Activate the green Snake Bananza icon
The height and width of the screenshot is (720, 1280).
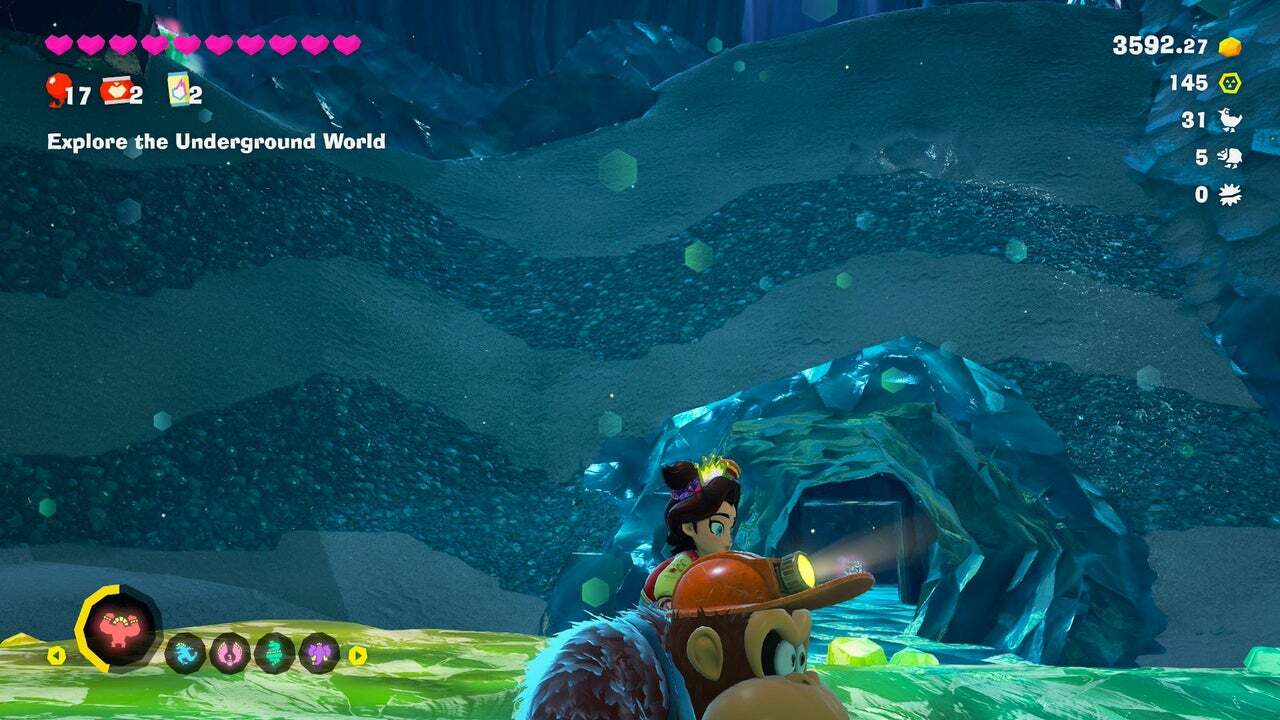(275, 653)
